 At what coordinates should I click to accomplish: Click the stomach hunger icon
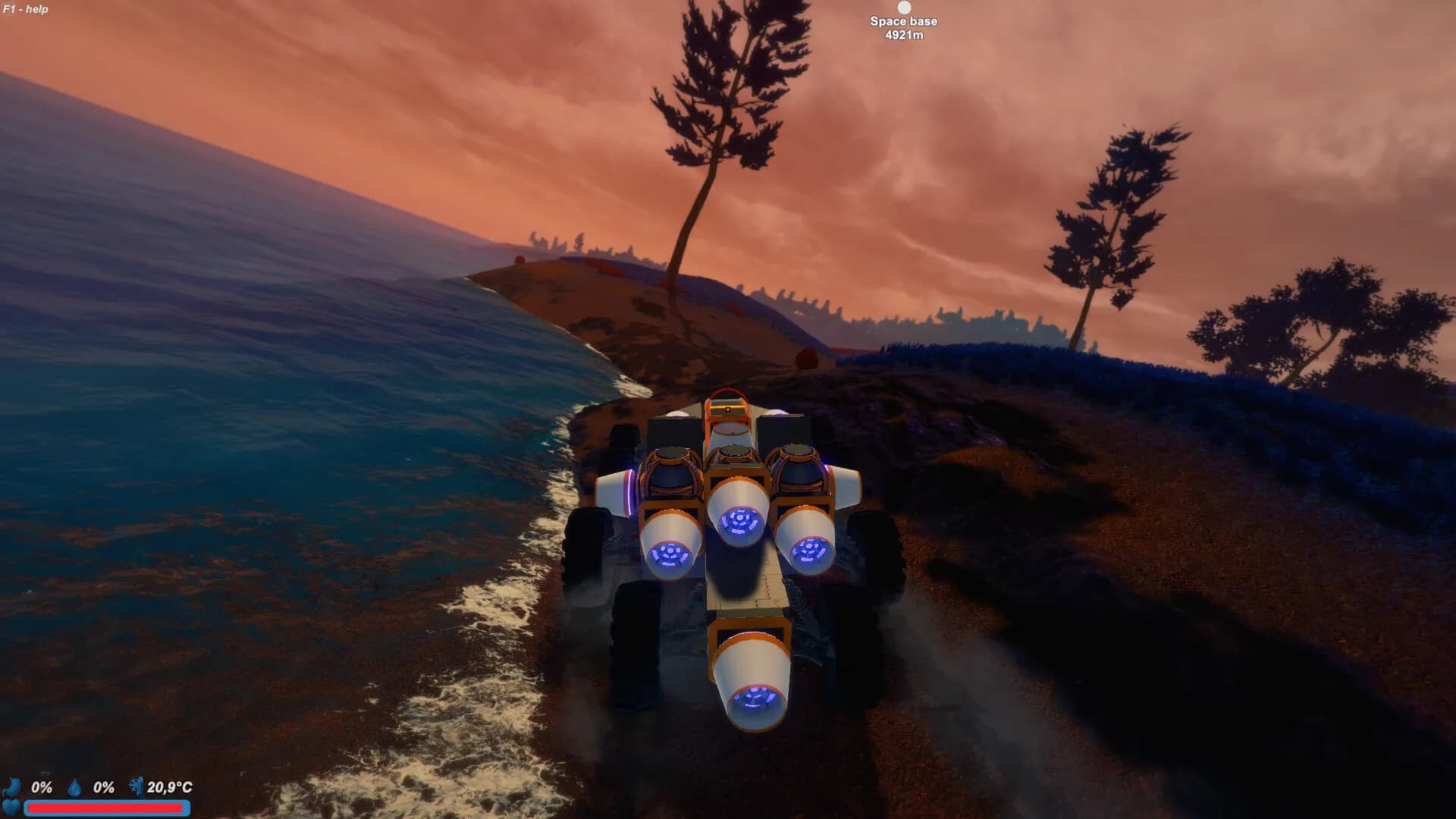(12, 787)
